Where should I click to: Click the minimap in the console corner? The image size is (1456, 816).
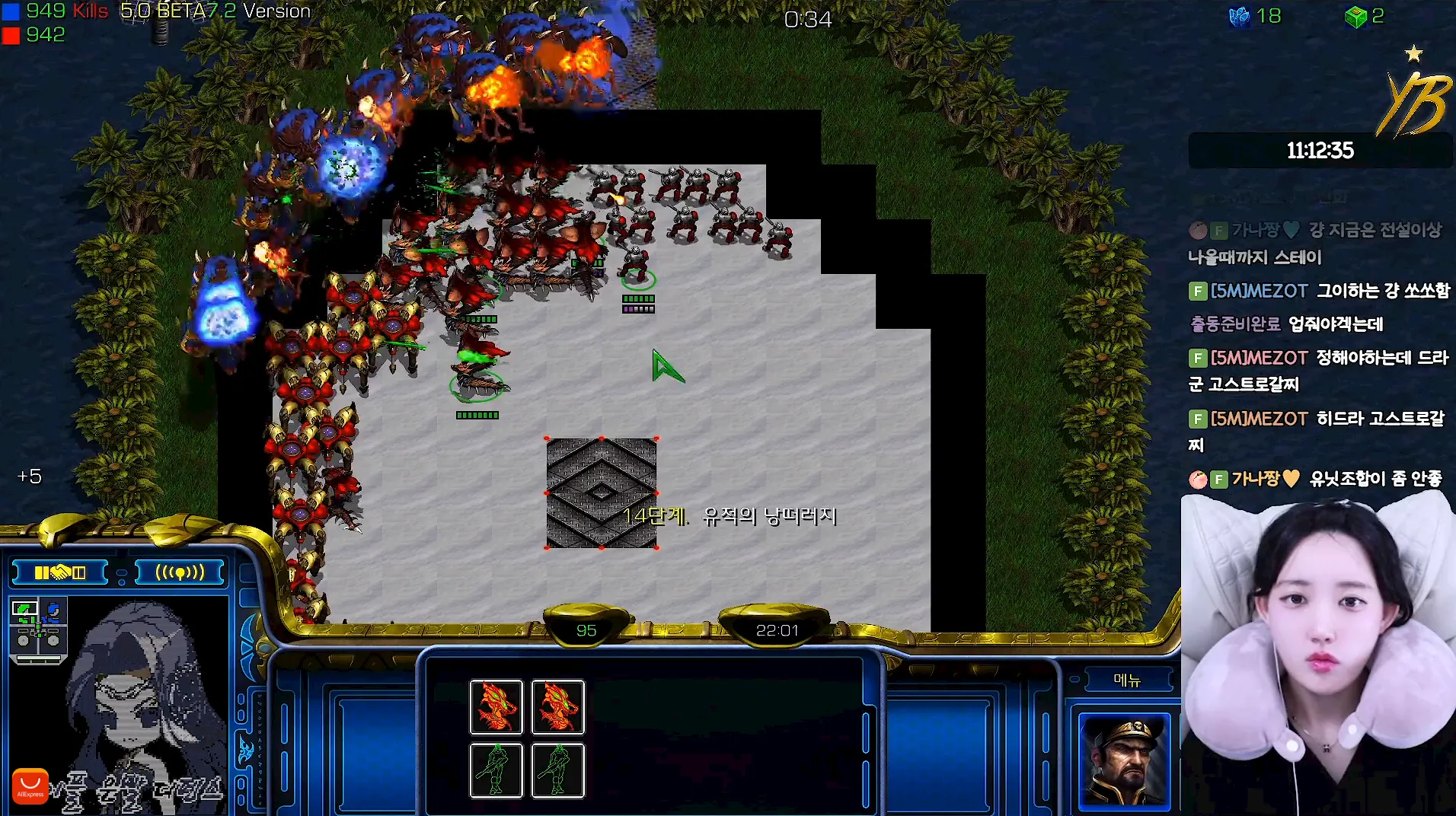(39, 630)
